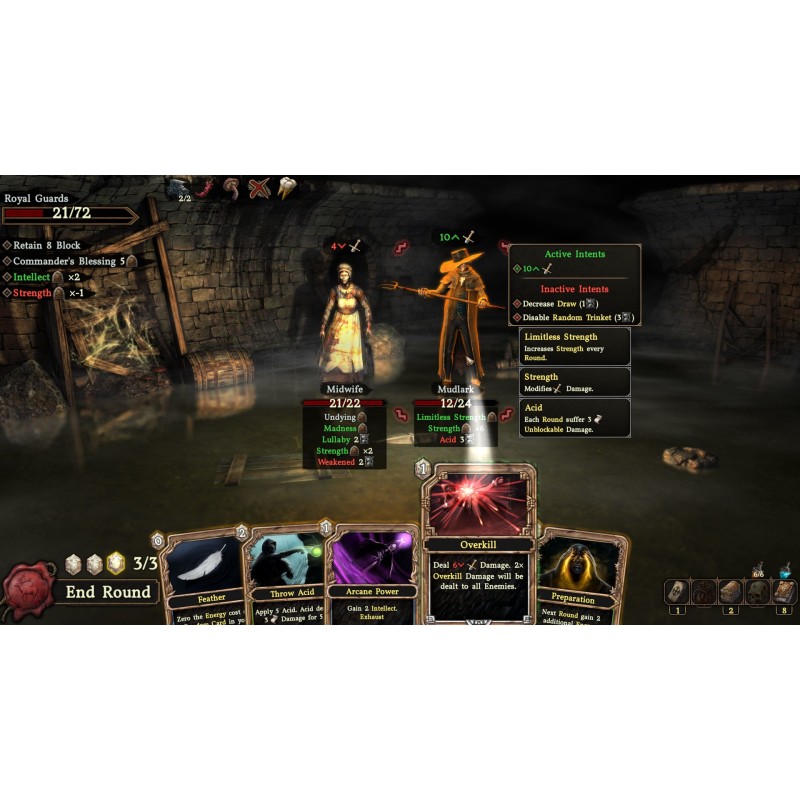Click the red wax seal emblem

(27, 591)
